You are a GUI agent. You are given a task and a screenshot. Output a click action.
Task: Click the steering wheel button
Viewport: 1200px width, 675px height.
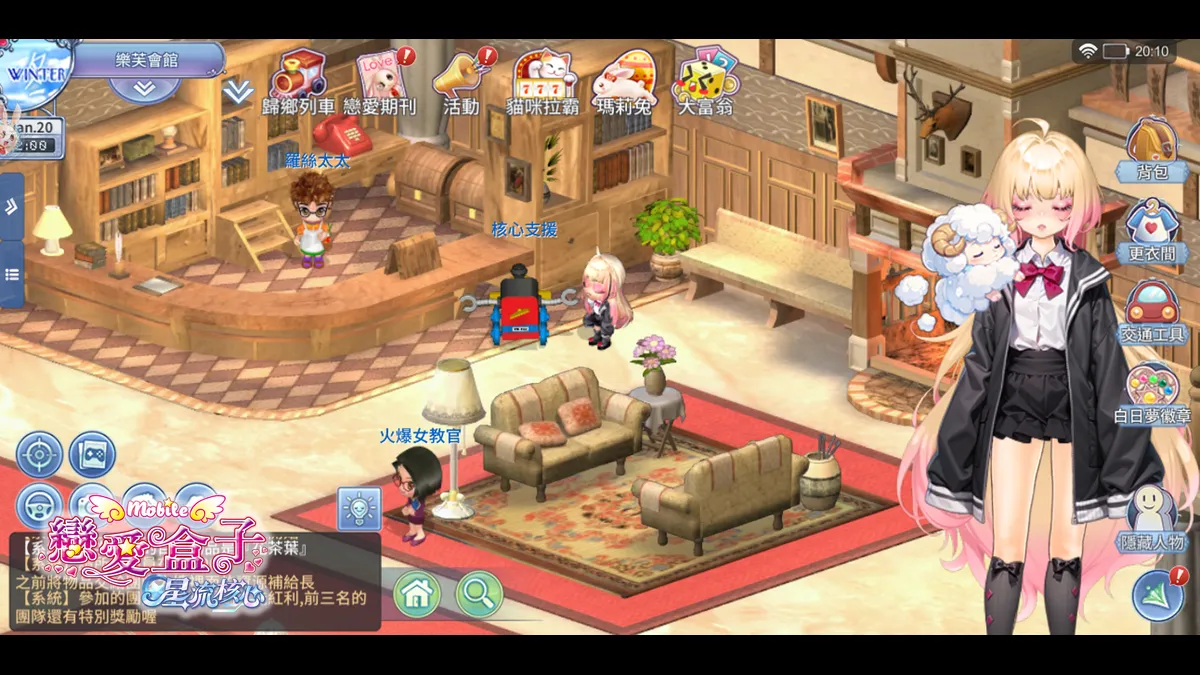pos(39,505)
